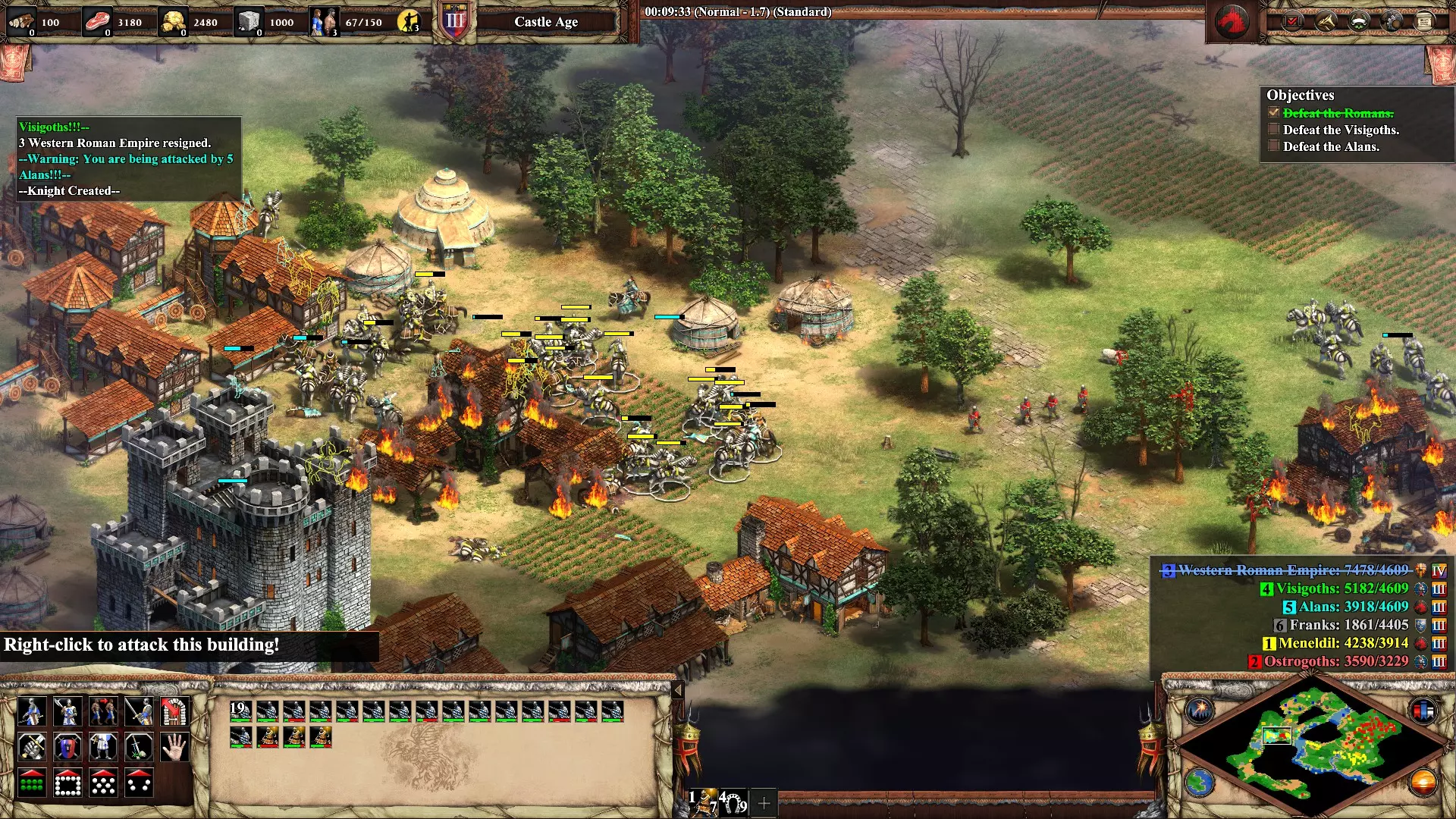The height and width of the screenshot is (819, 1456).
Task: Open the Diplomacy horn button
Action: [x=1326, y=21]
